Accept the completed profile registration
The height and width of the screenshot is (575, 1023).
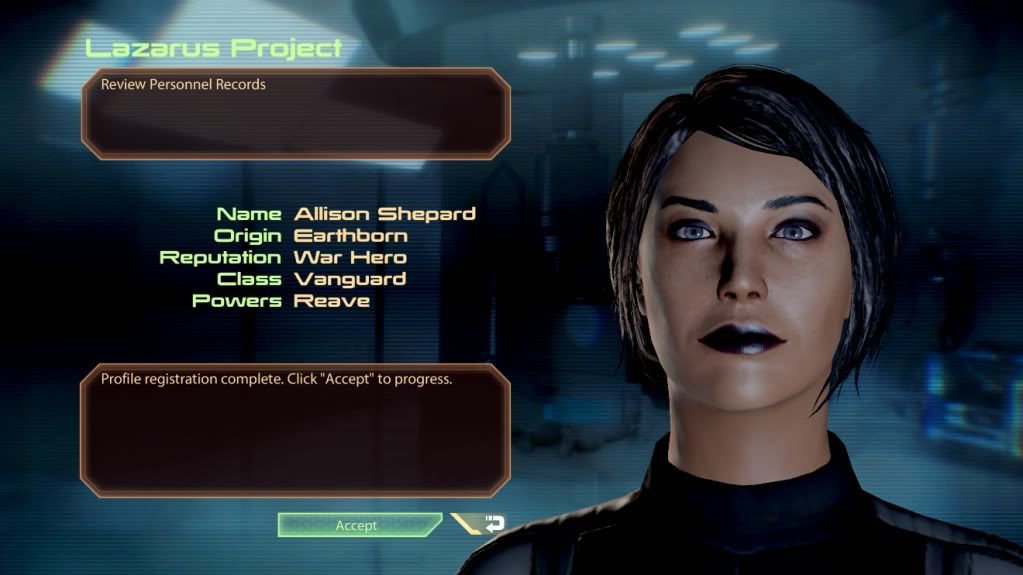pos(358,525)
